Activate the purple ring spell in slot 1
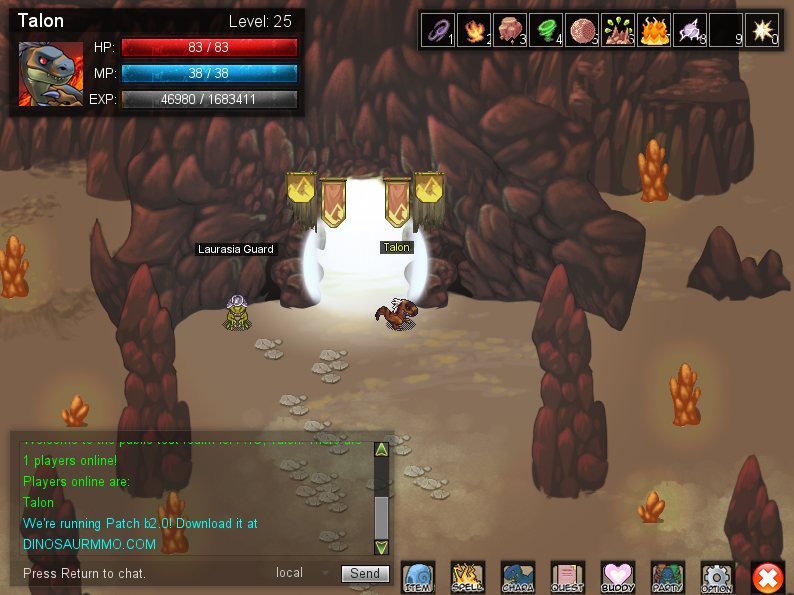Viewport: 794px width, 595px height. click(438, 31)
